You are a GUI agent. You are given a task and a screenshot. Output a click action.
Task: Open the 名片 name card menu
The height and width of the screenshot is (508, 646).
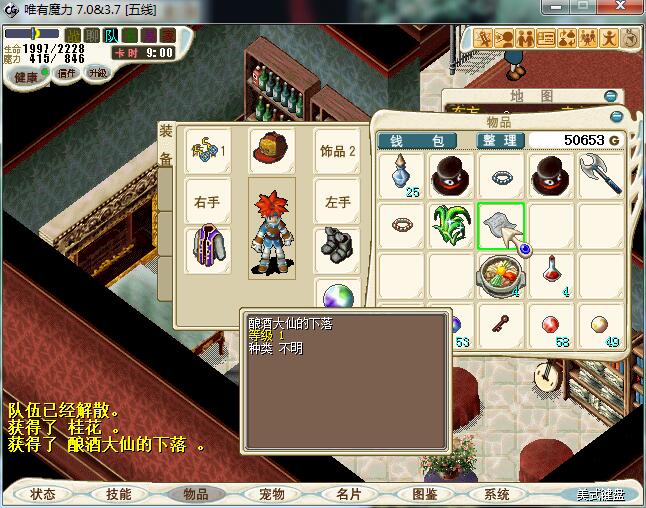coord(347,494)
